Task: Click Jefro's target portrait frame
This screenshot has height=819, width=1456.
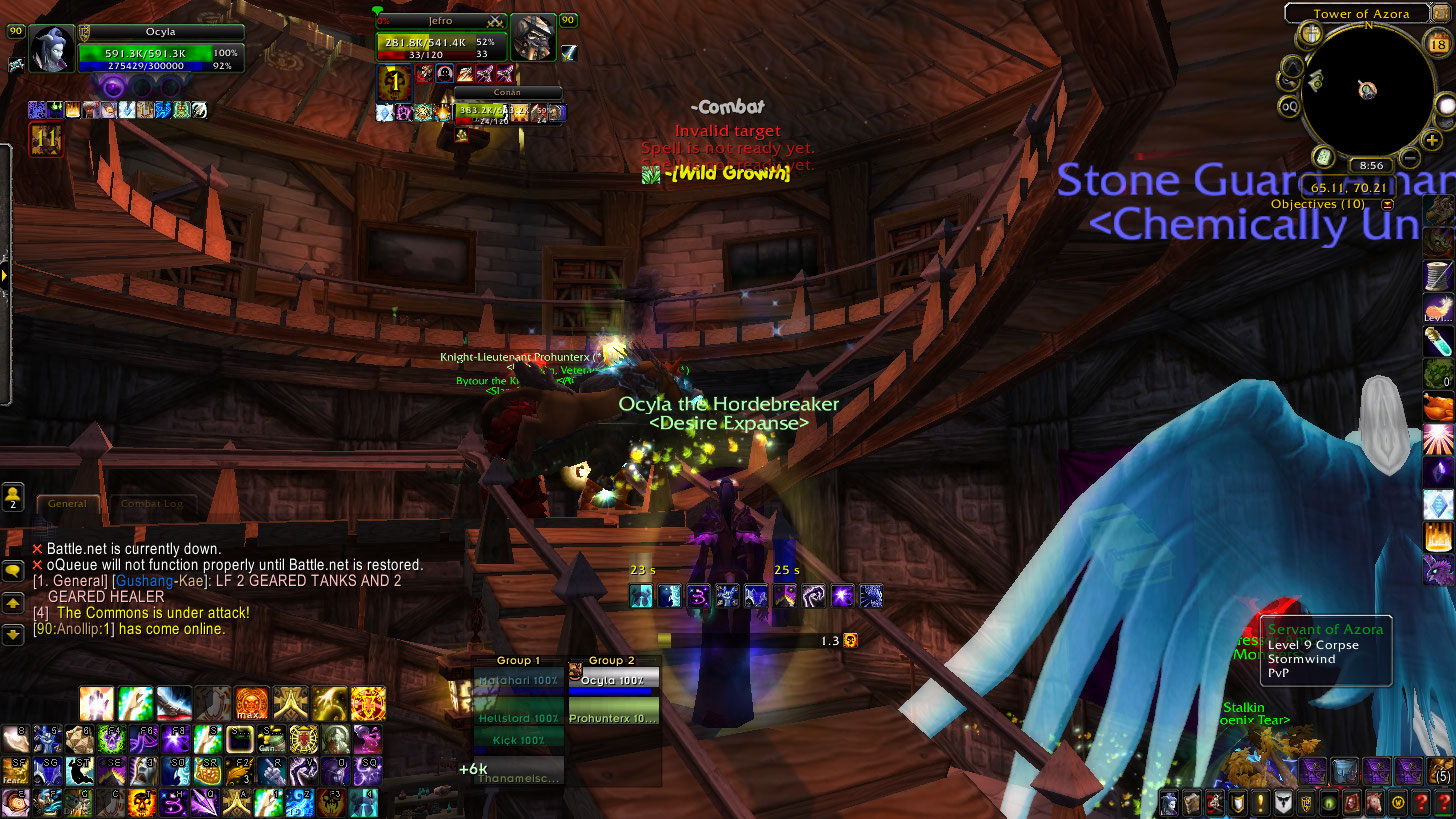Action: click(533, 38)
